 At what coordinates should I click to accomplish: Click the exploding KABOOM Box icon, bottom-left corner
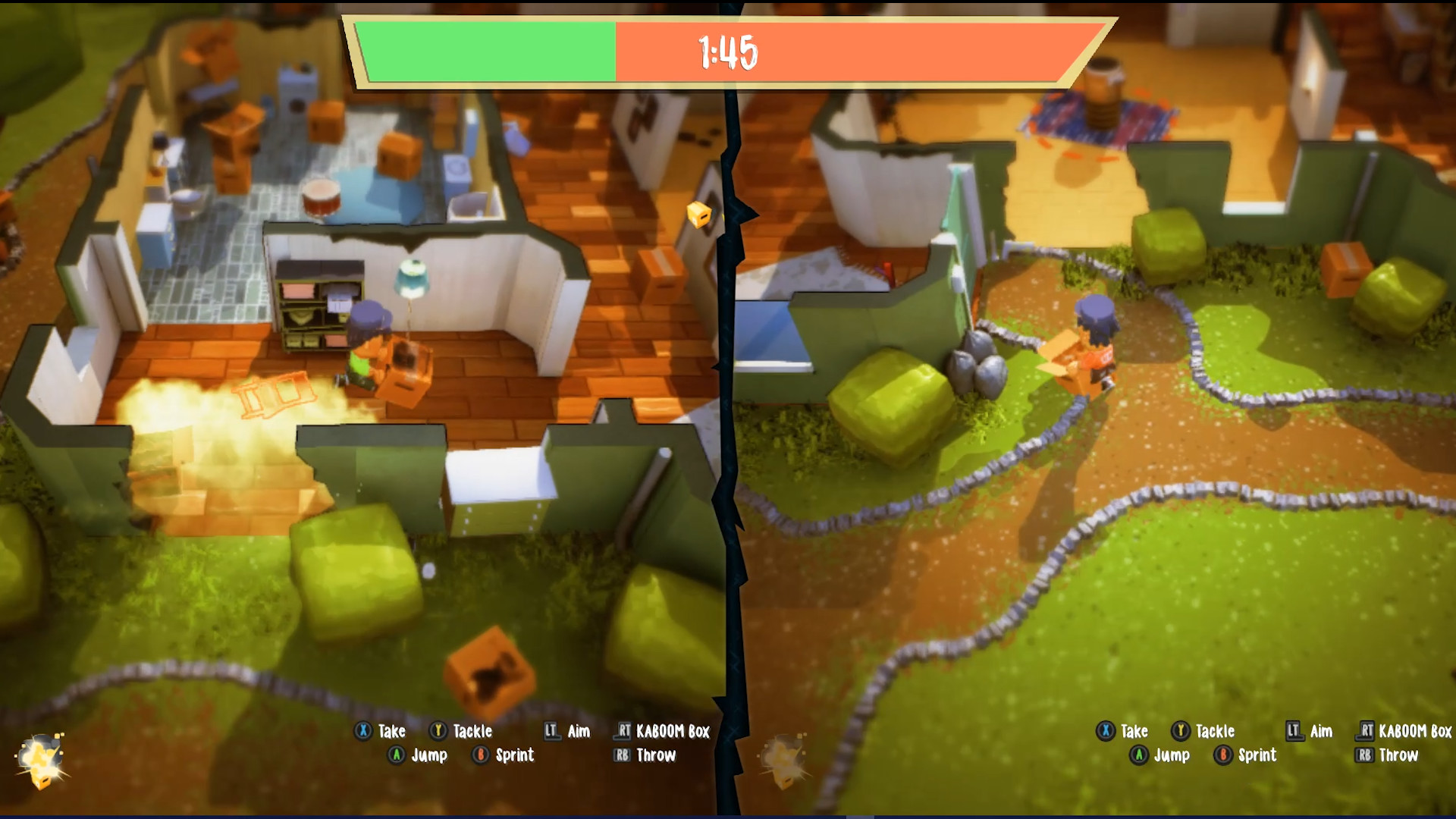[x=42, y=758]
